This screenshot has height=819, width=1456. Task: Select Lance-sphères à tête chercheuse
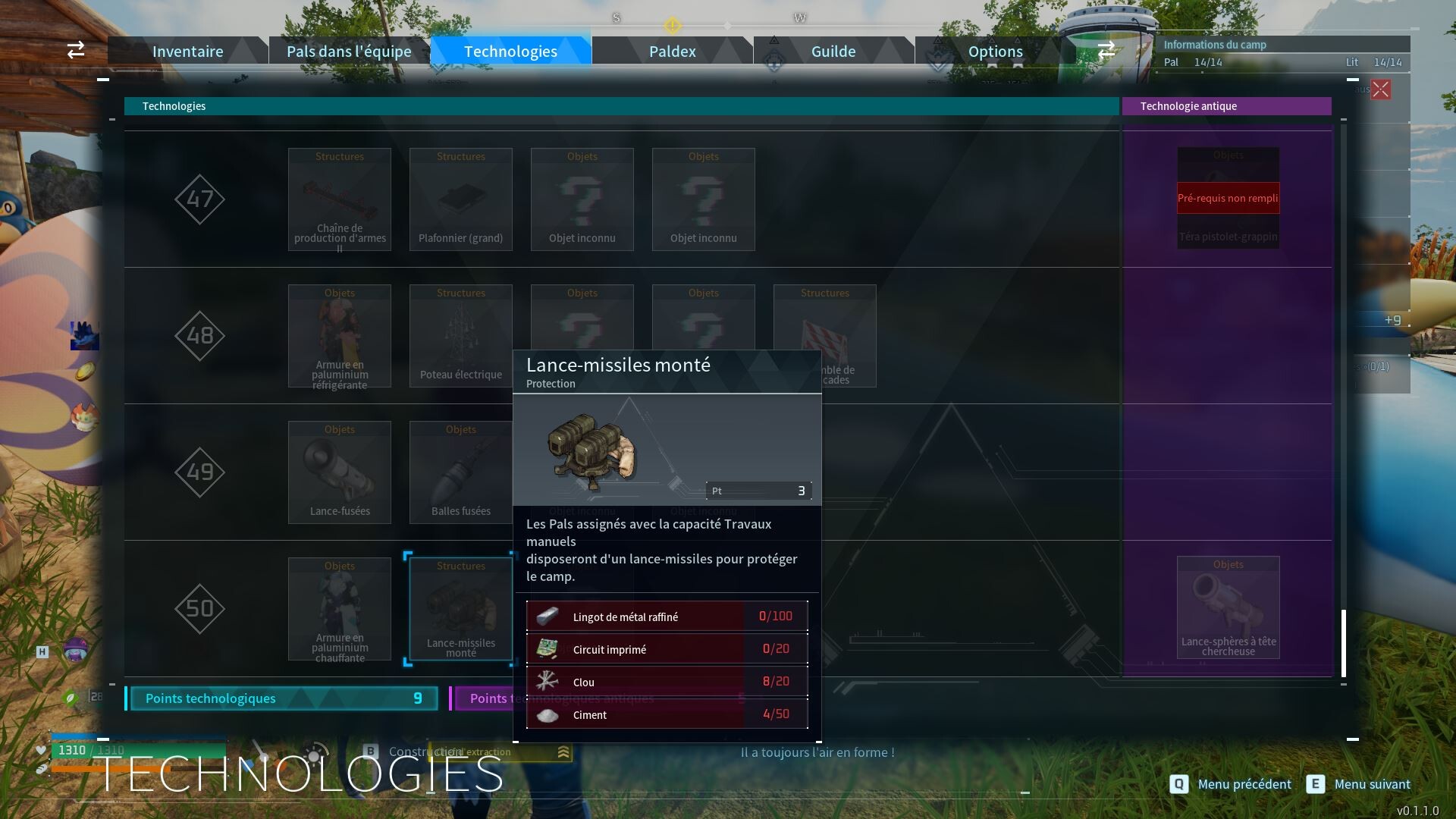(x=1228, y=607)
